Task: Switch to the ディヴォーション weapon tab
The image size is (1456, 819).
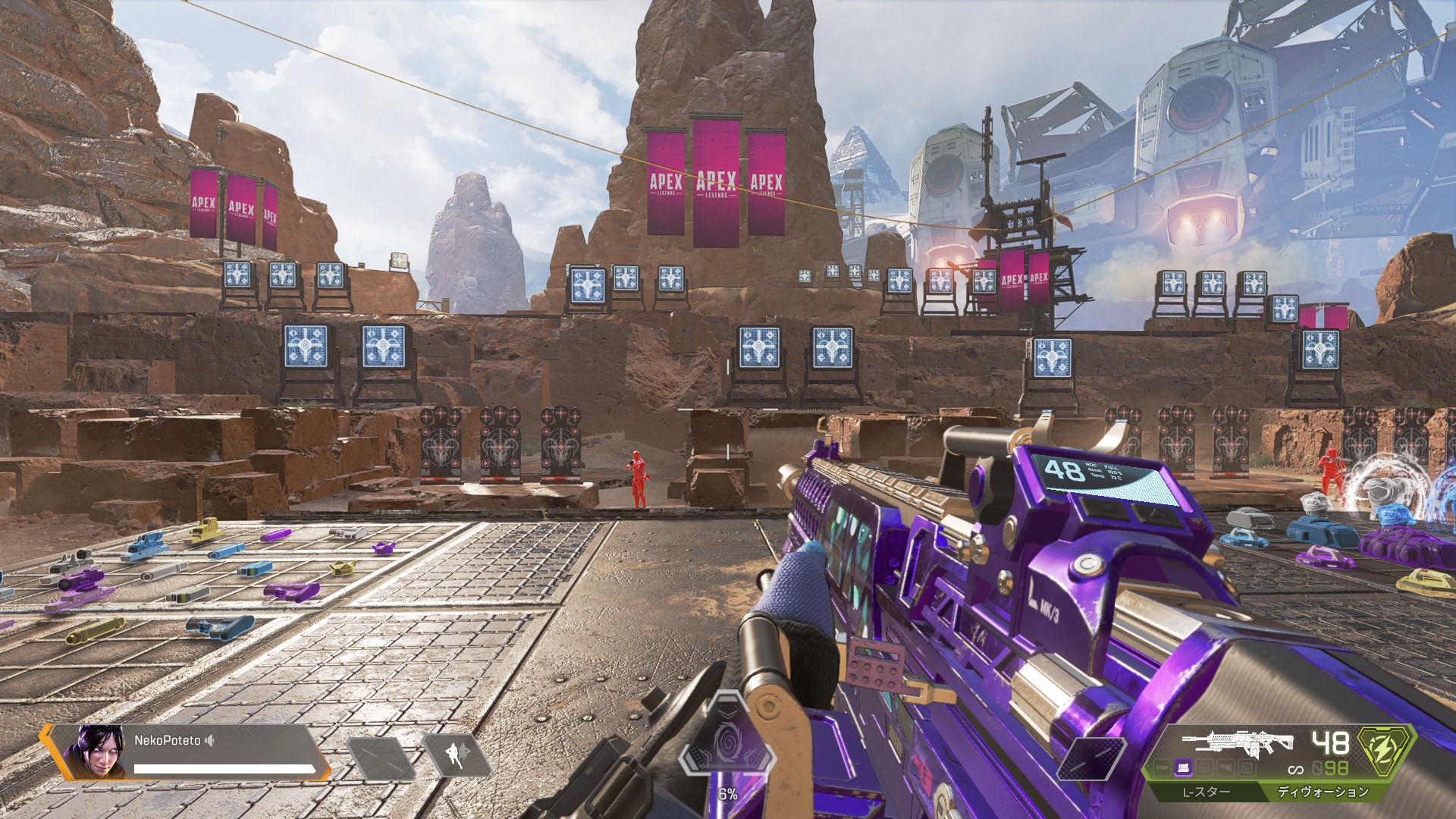Action: [1323, 792]
